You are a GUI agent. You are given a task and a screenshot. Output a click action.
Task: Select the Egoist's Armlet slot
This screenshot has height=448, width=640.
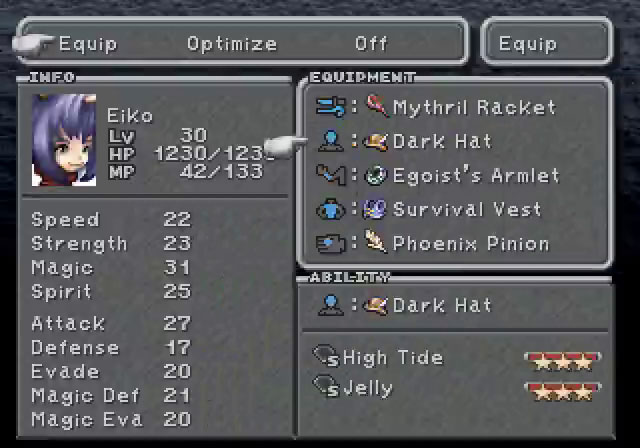475,176
